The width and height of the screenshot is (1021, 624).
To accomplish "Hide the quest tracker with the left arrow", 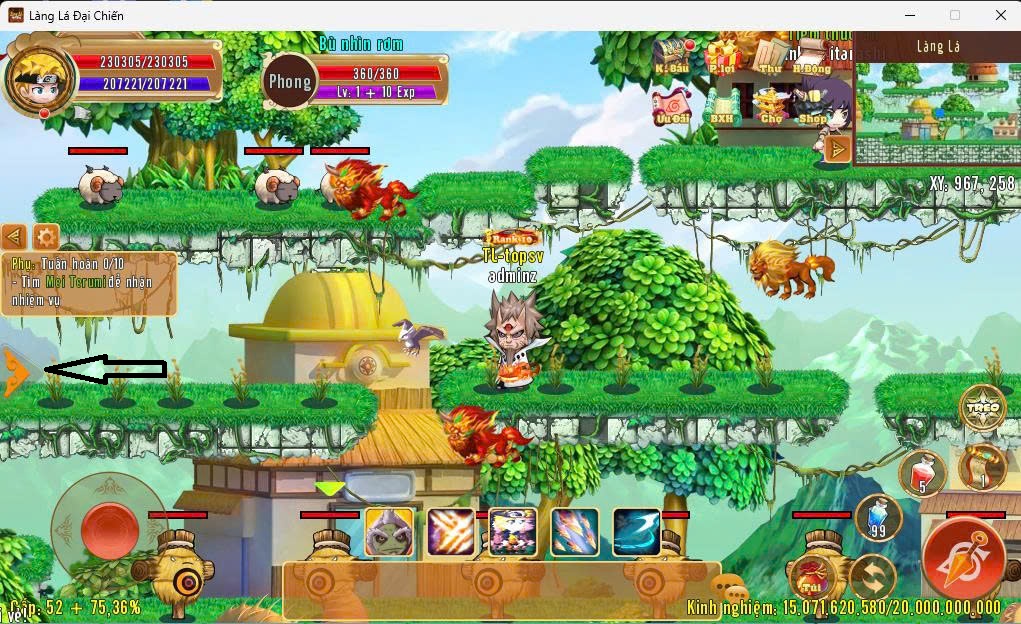I will point(14,237).
